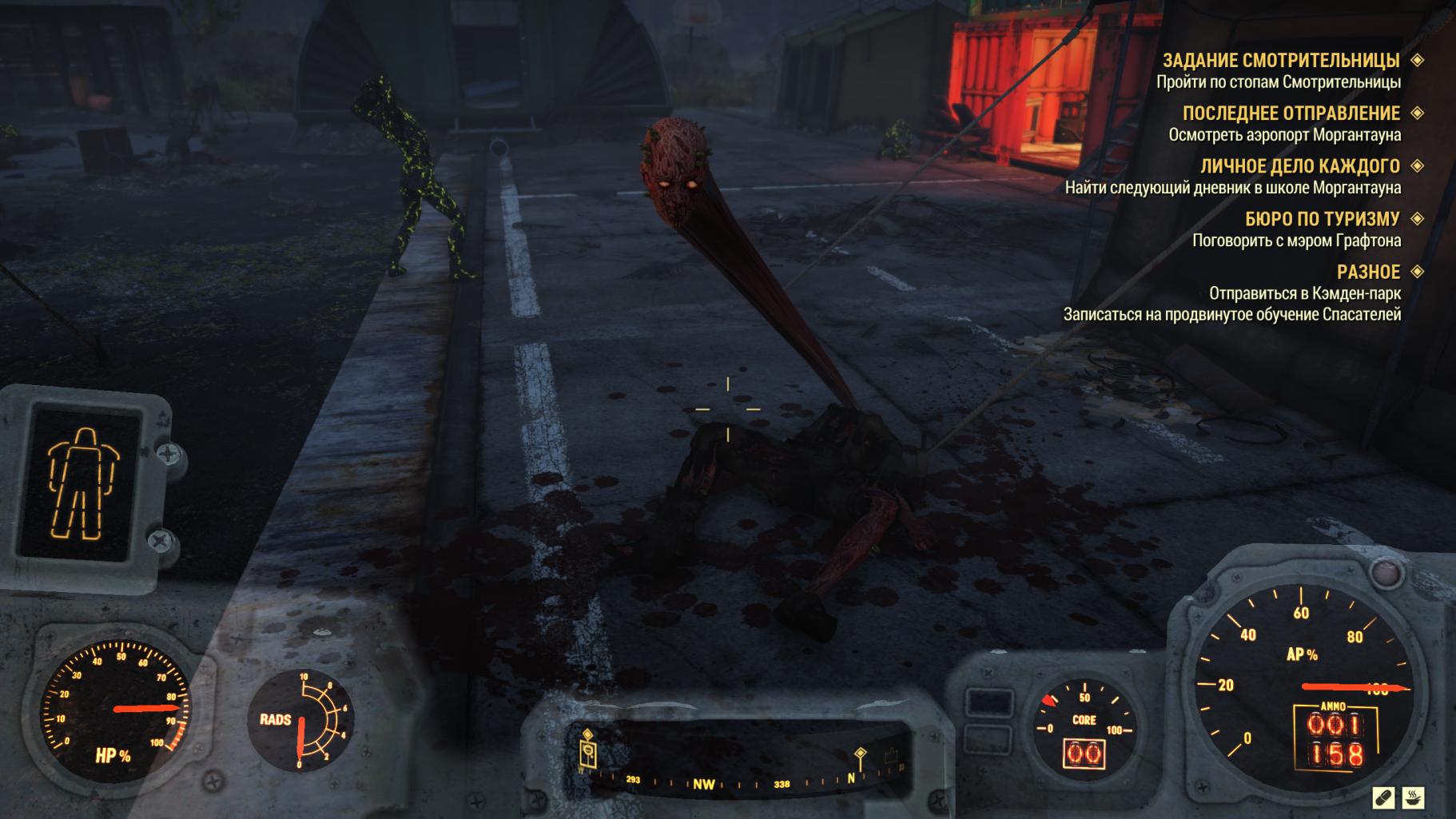1456x819 pixels.
Task: Select the door quest marker on compass
Action: click(588, 751)
